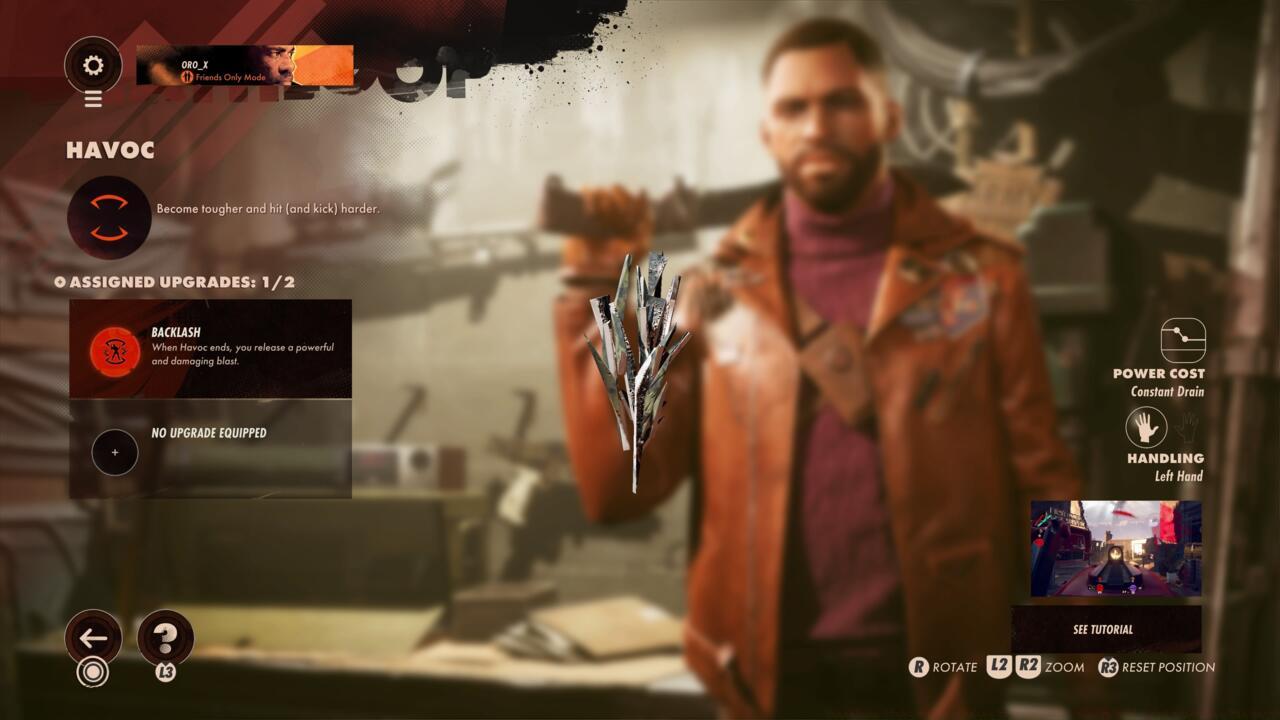
Task: Open the settings gear menu
Action: [x=93, y=66]
